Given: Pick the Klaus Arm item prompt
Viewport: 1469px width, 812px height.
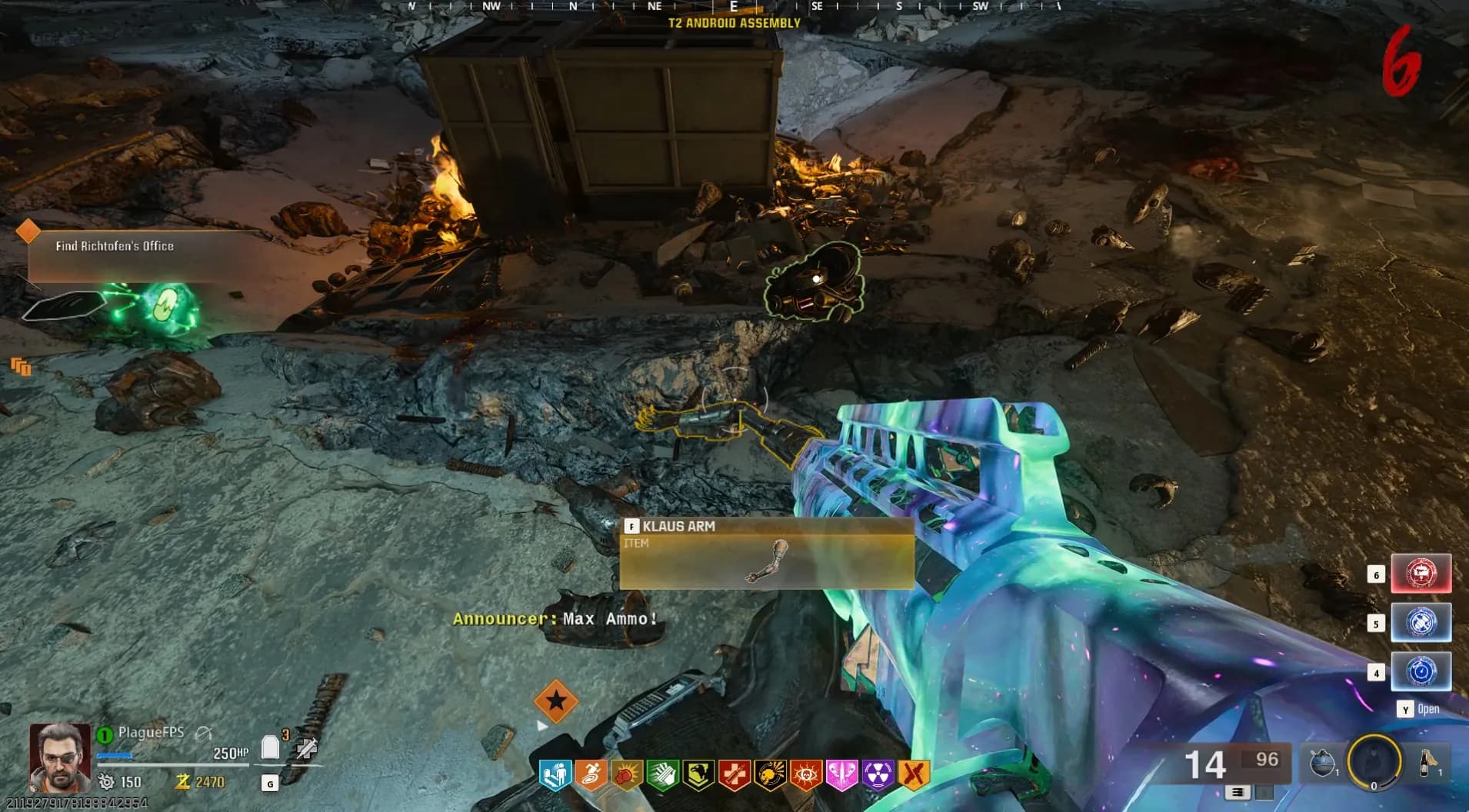Looking at the screenshot, I should (767, 553).
